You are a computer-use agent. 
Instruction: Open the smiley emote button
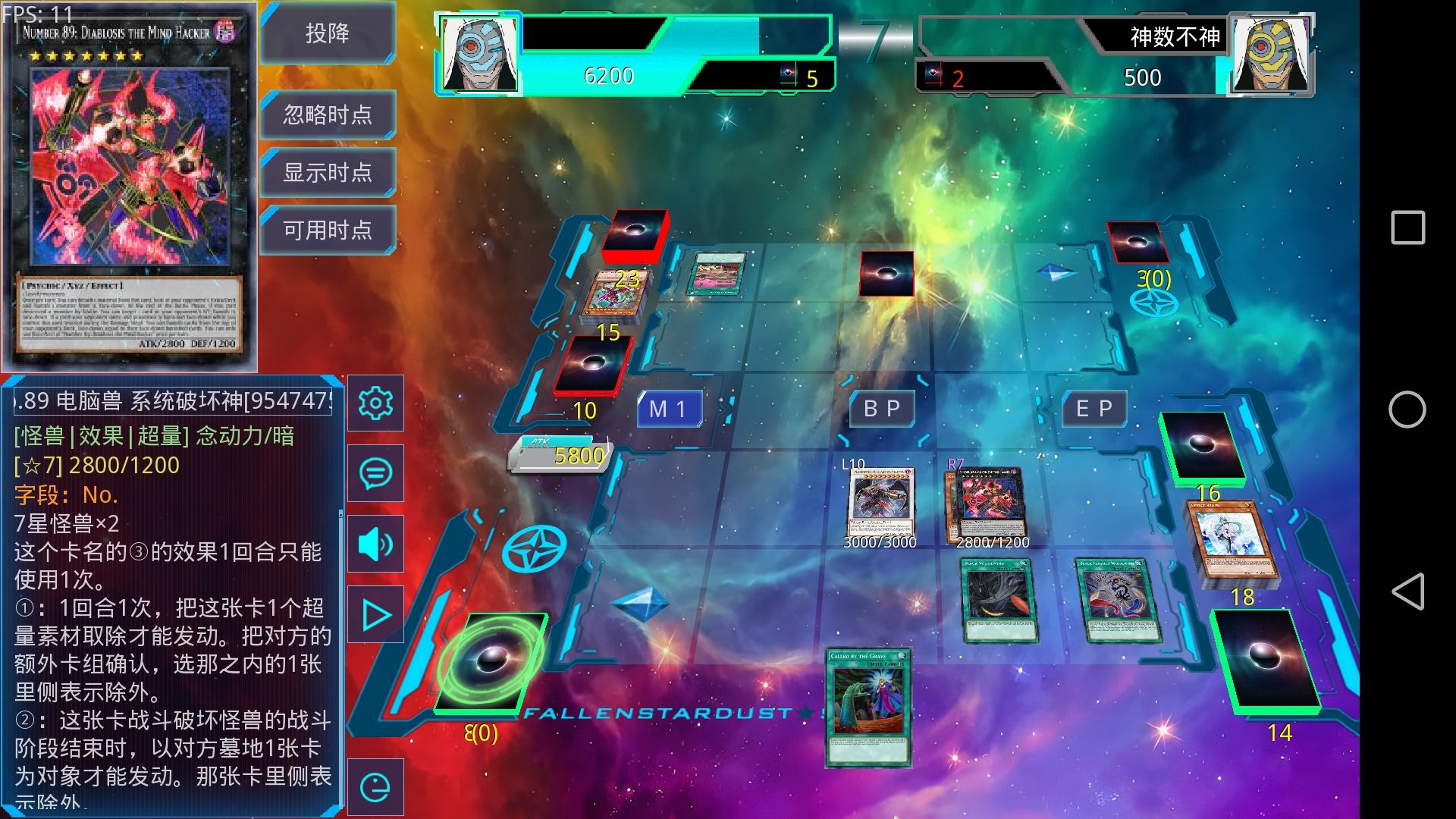coord(375,787)
